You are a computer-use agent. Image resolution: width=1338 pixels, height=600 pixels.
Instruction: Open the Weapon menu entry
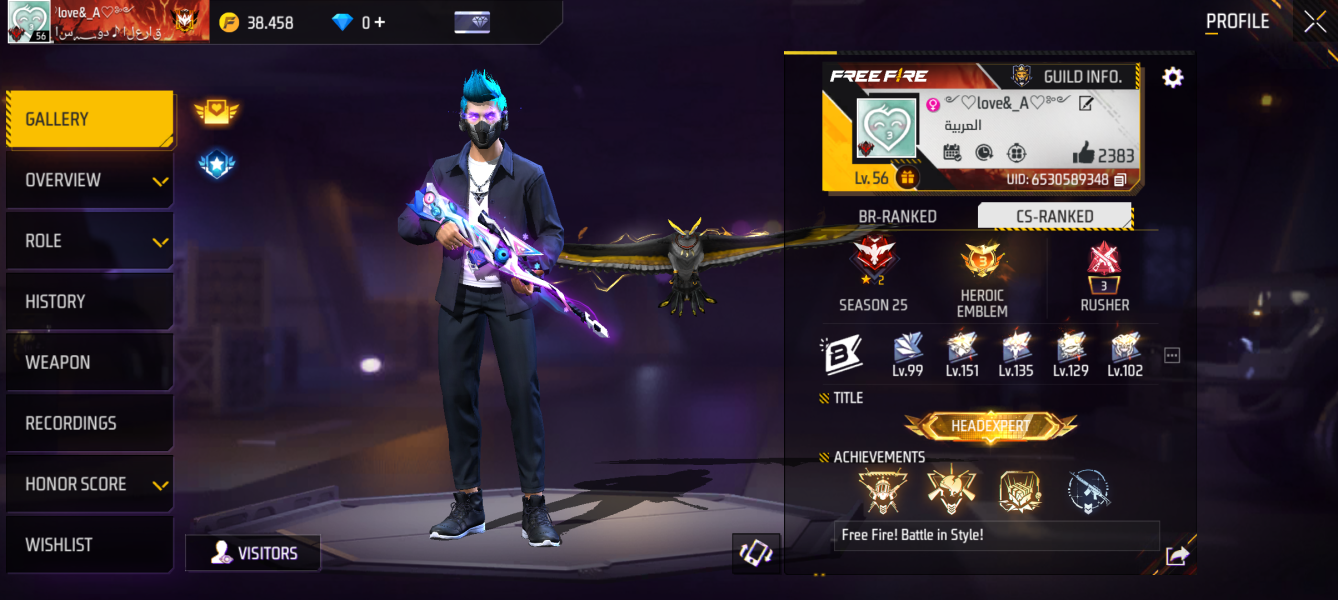(x=90, y=363)
